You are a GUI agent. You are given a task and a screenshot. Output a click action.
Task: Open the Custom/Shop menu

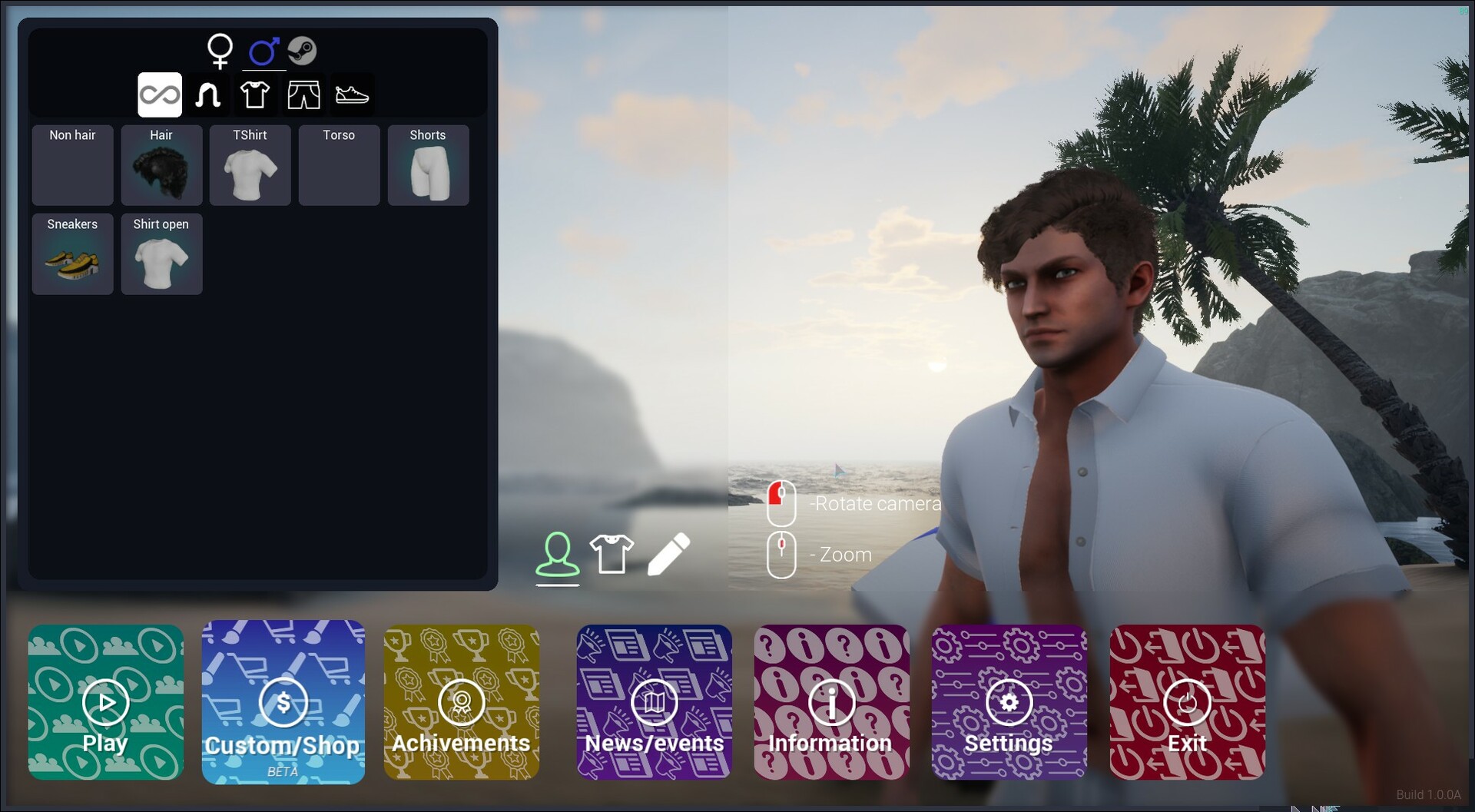(283, 702)
